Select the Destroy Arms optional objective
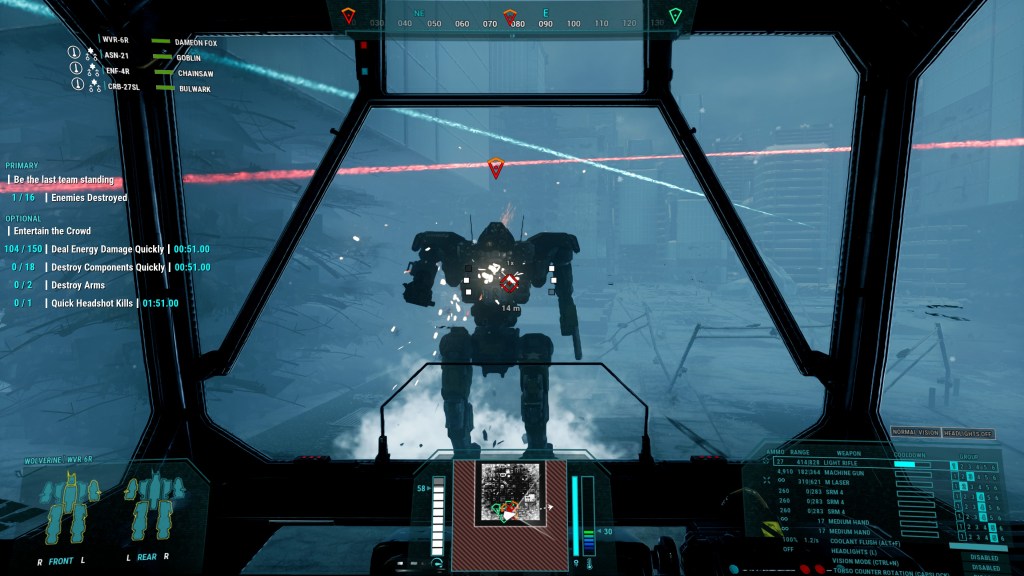The height and width of the screenshot is (576, 1024). click(x=76, y=285)
